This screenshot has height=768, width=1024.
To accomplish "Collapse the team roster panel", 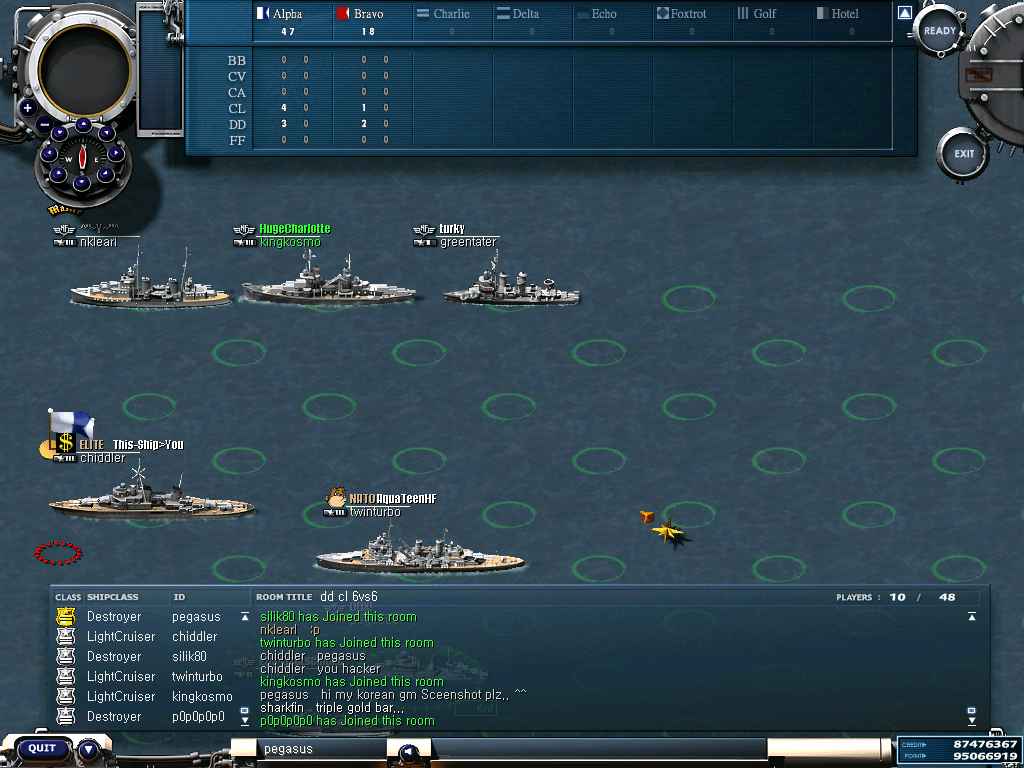I will tap(904, 13).
